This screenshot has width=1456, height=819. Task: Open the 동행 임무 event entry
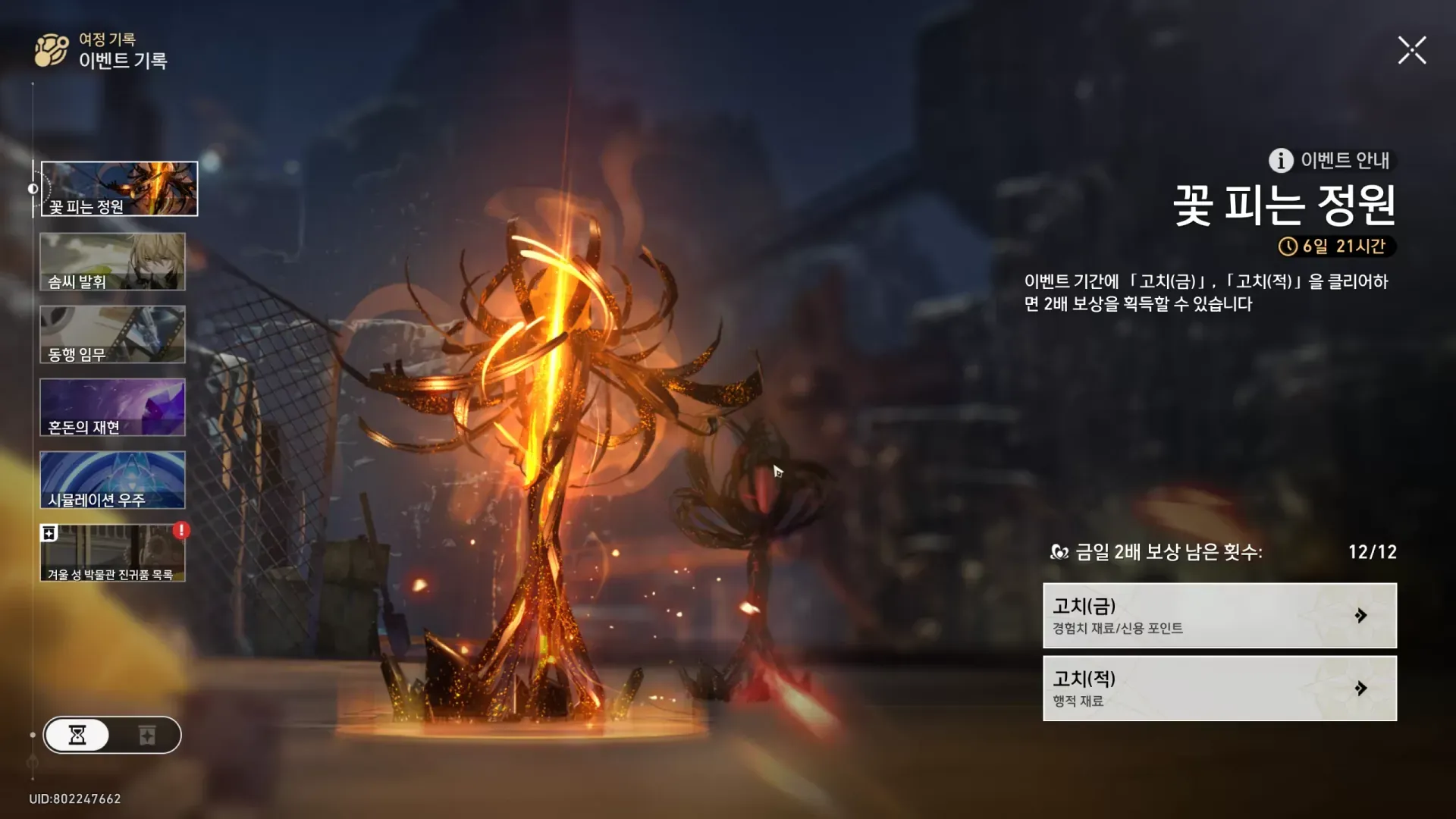112,334
